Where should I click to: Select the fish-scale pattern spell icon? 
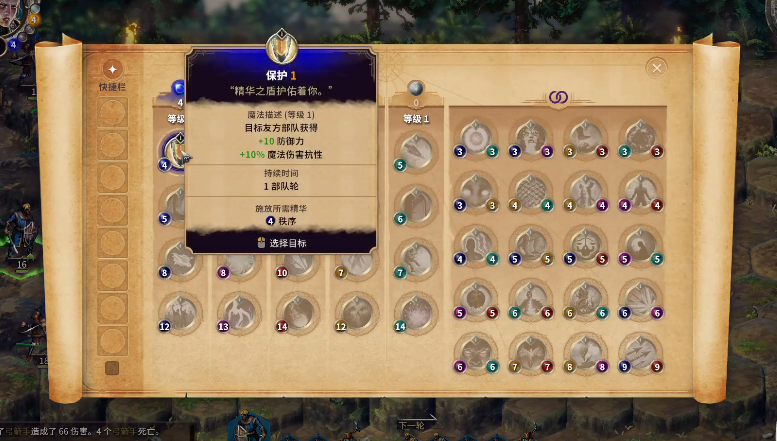pyautogui.click(x=529, y=191)
